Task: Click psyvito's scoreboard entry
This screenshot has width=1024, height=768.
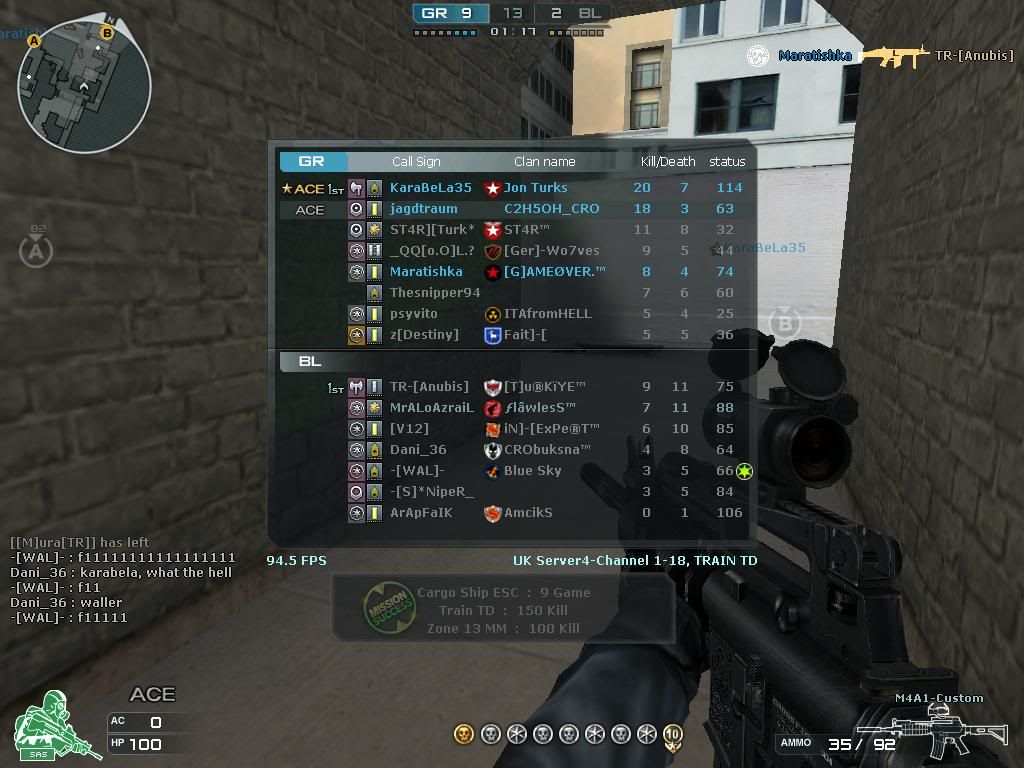Action: click(413, 314)
